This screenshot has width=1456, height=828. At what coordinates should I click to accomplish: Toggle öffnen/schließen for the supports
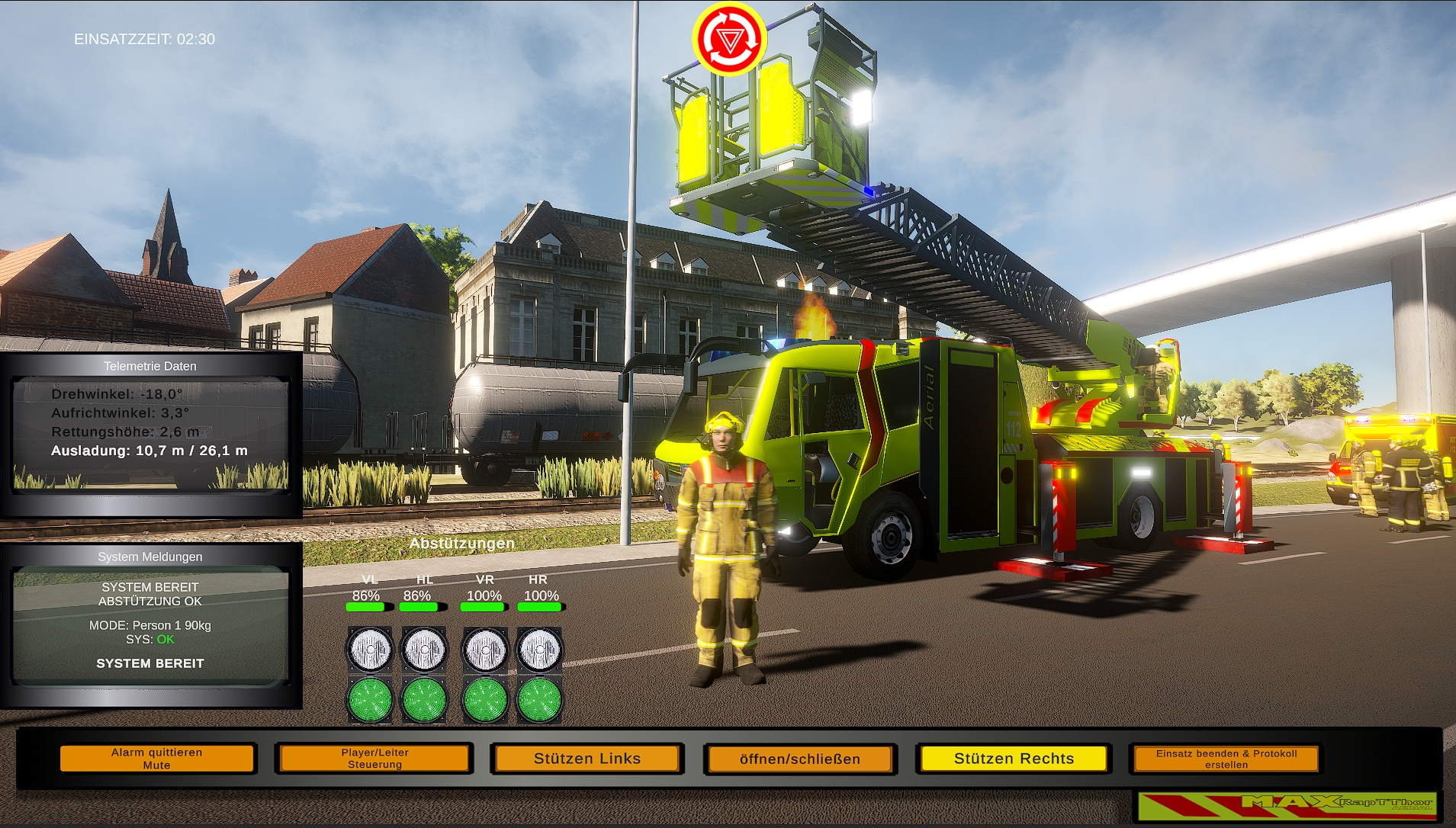tap(799, 759)
